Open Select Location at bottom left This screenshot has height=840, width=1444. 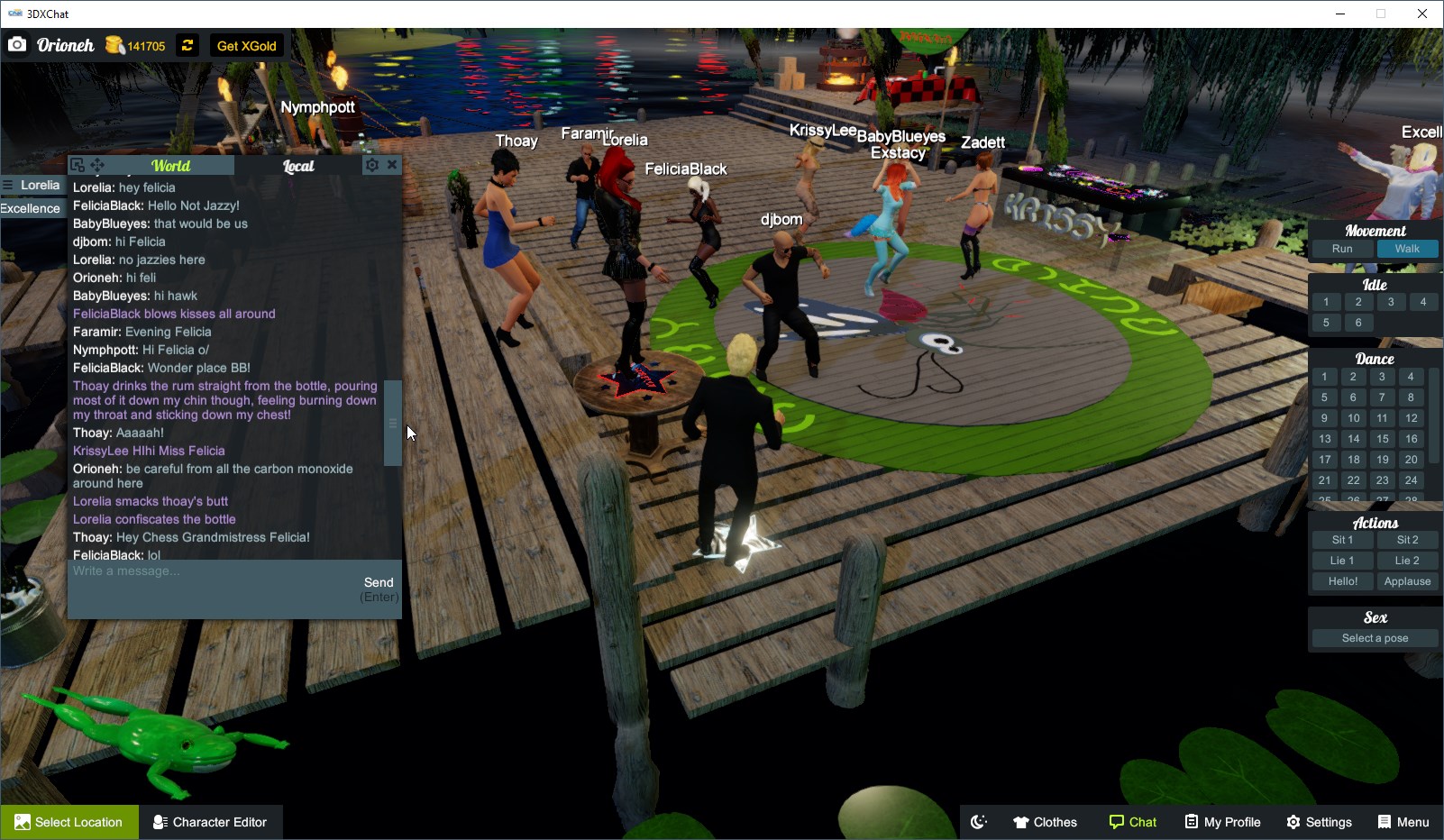pos(69,821)
